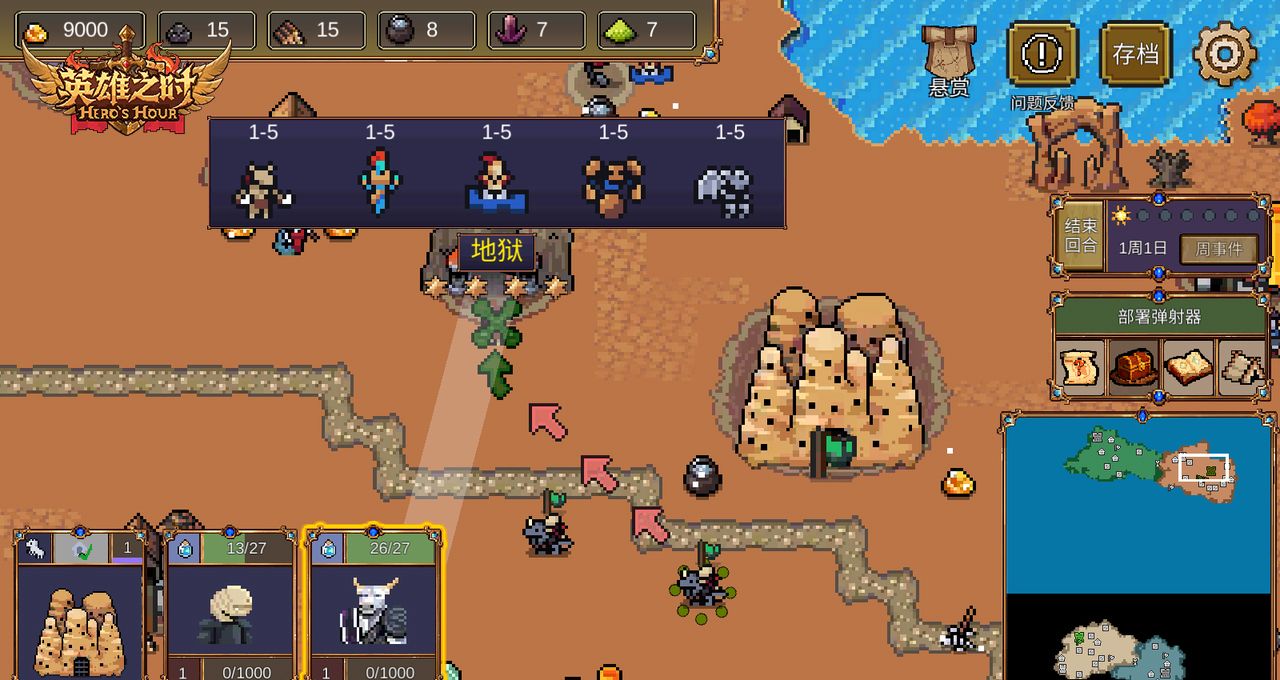Select the grey beast unit in the tooltip

(729, 188)
